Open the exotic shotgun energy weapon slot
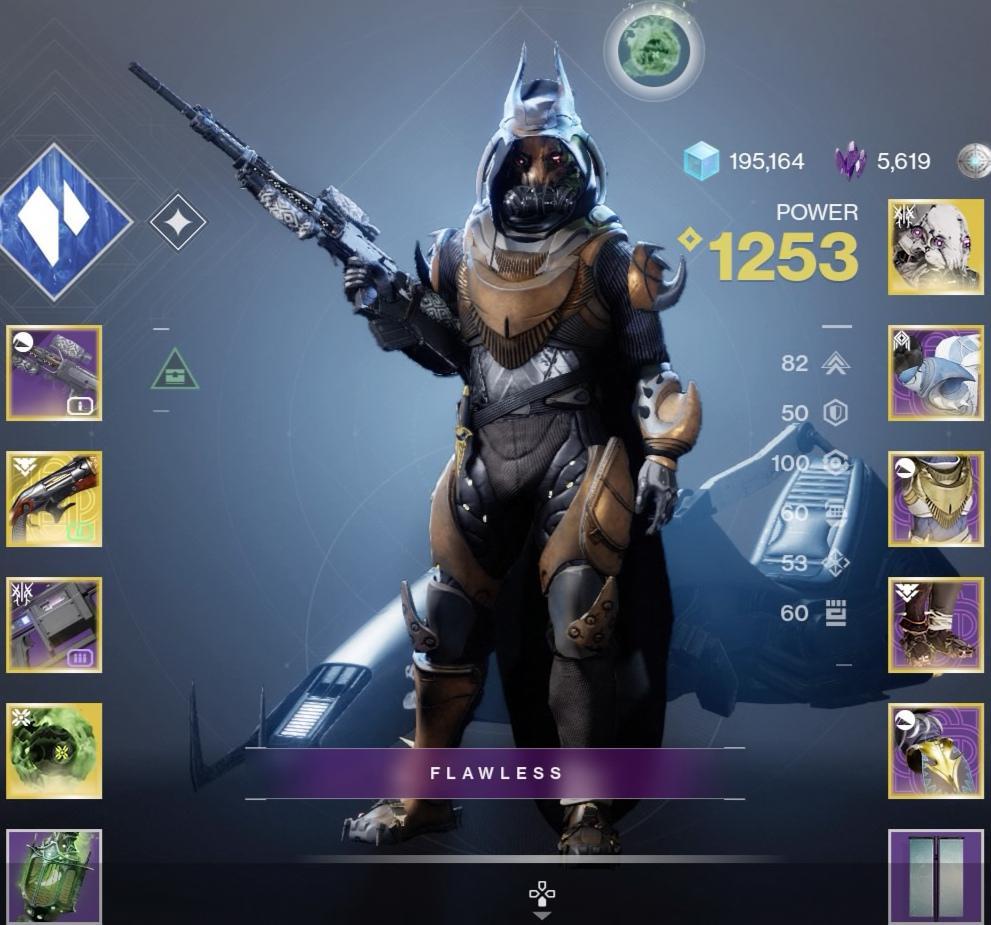The image size is (991, 925). [54, 499]
